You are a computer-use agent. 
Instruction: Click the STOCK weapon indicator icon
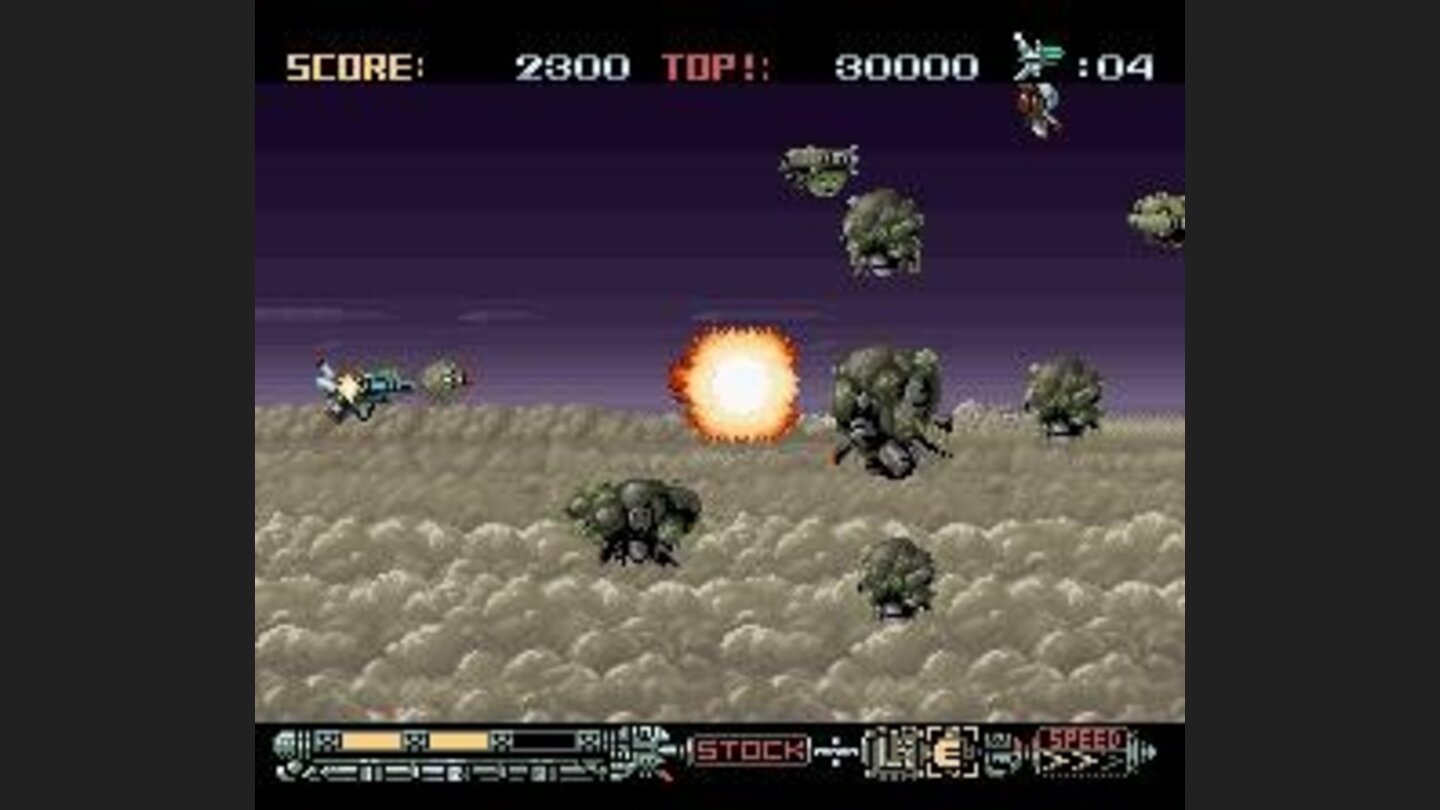[750, 748]
